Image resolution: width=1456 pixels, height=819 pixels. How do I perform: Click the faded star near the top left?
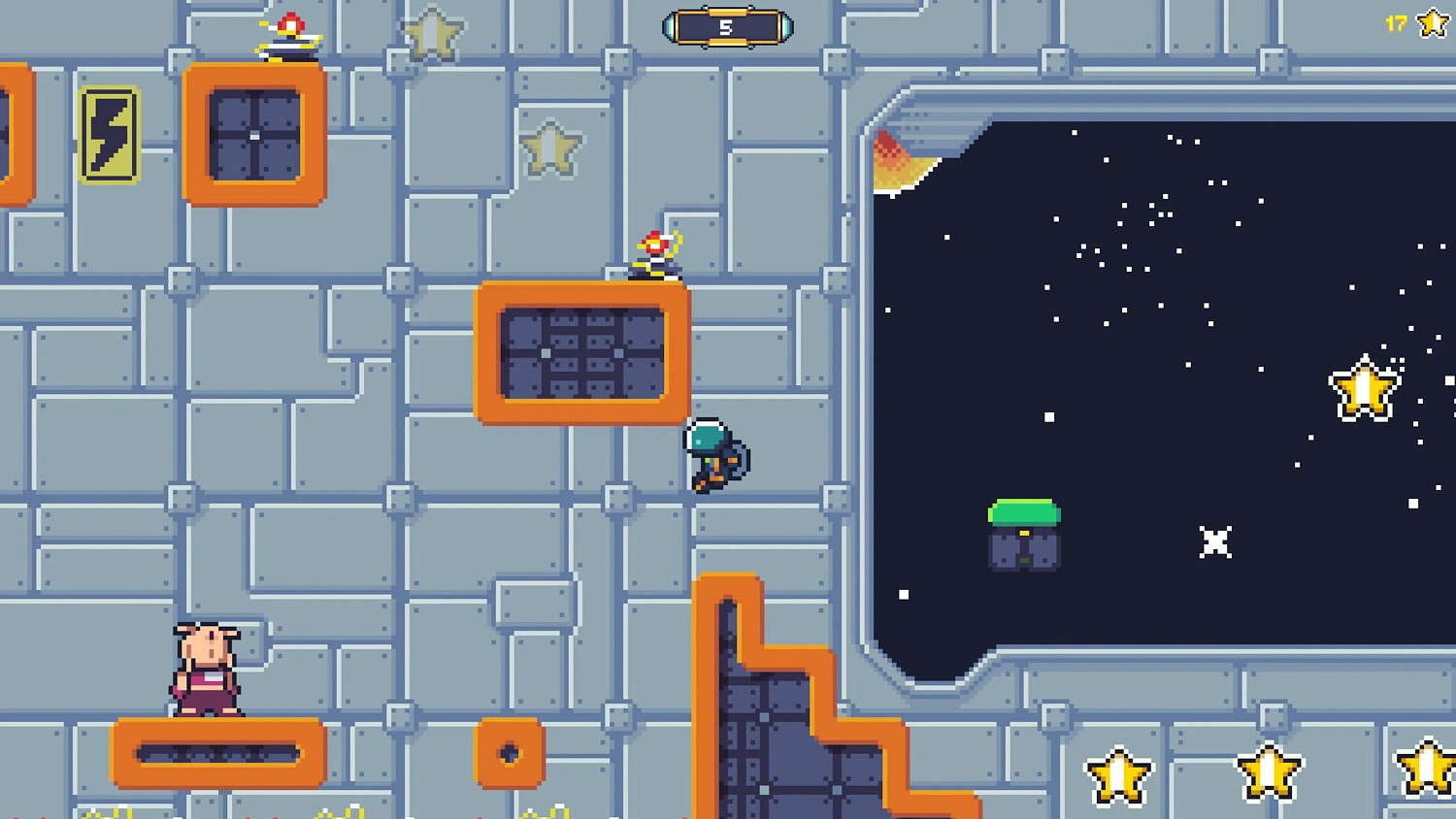(433, 34)
